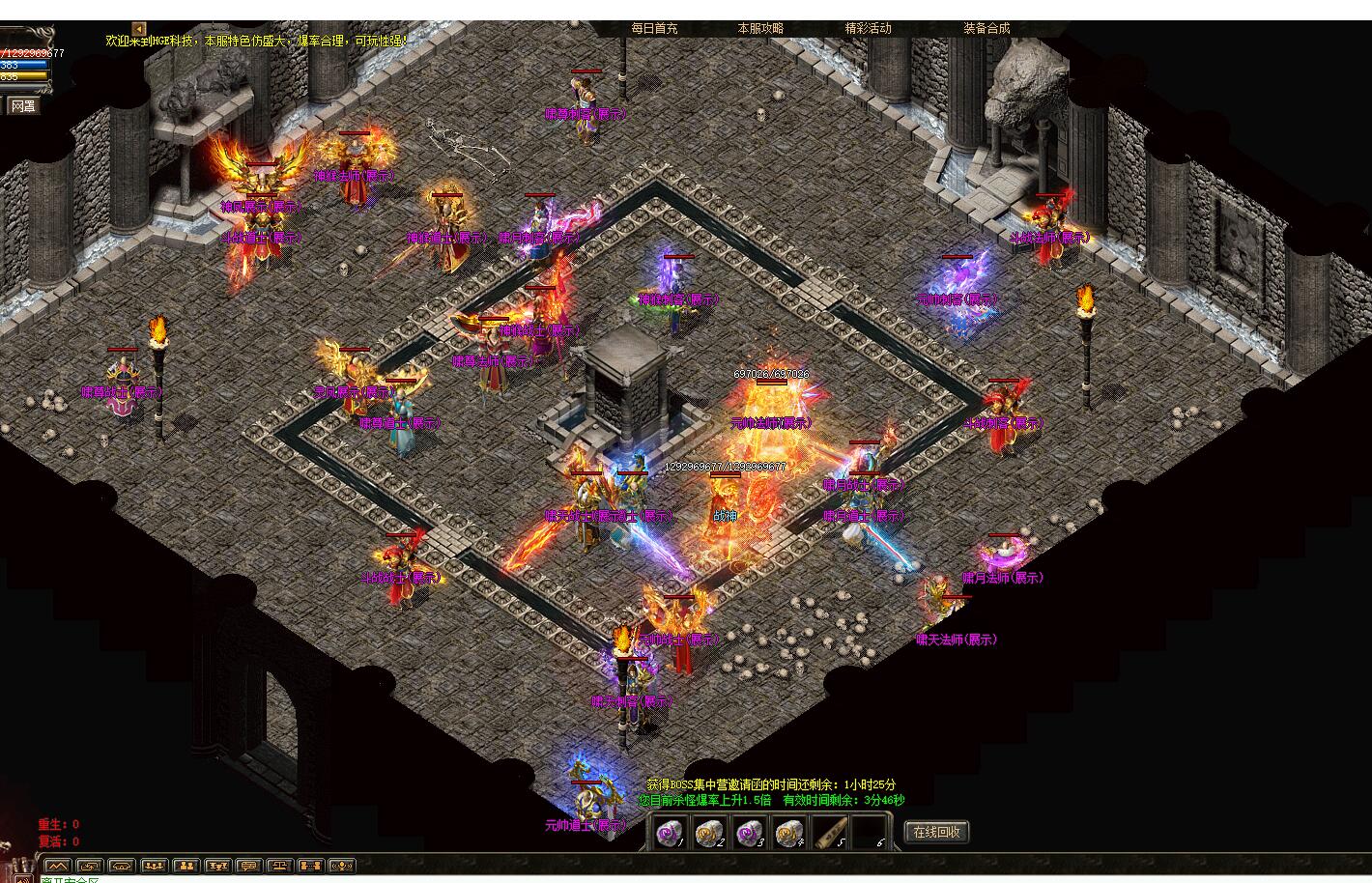Open the 每日首充 daily recharge menu
Screen dimensions: 1372x883
654,29
